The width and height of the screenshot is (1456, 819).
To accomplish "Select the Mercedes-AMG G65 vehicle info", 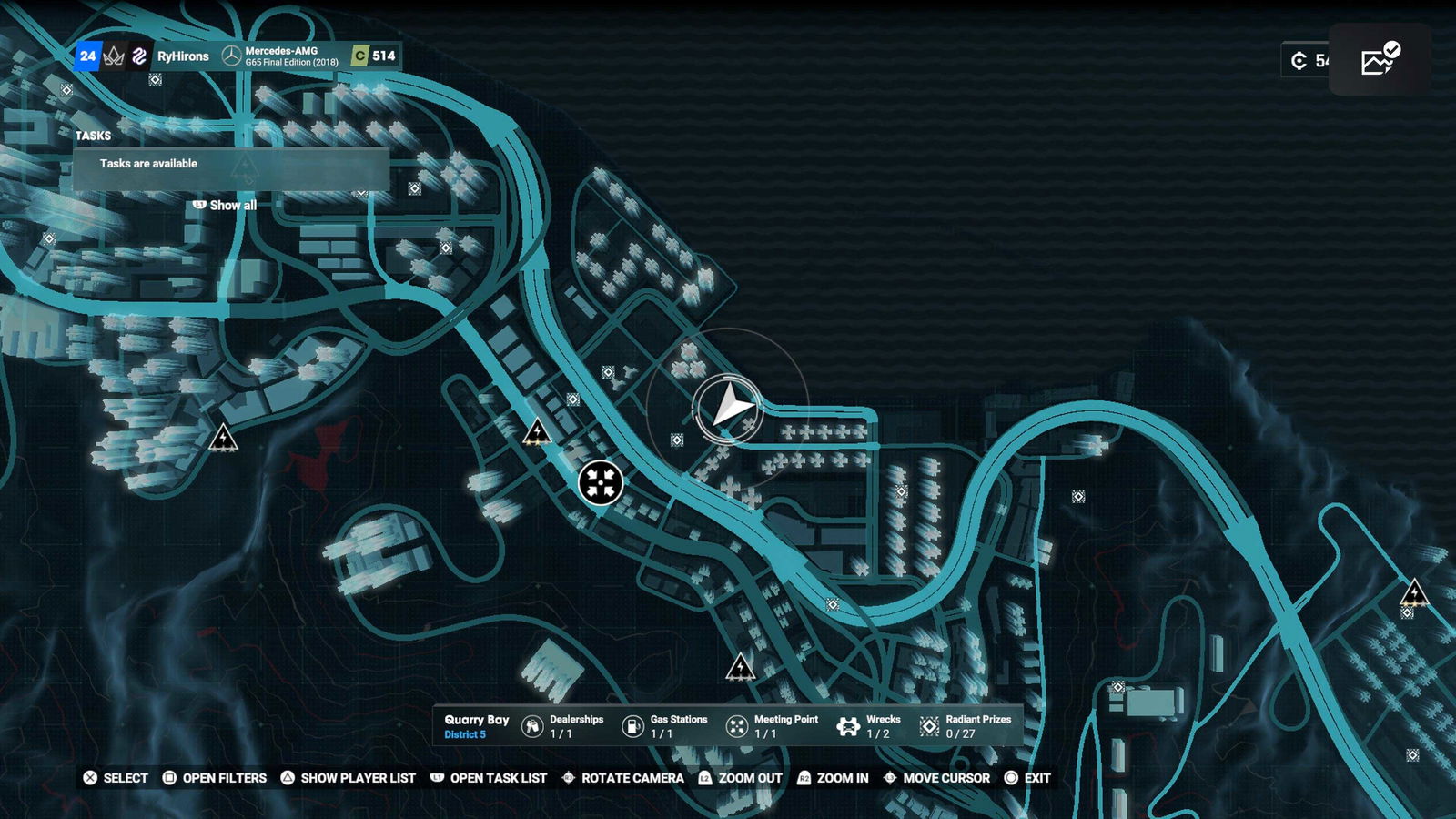I will click(x=282, y=56).
